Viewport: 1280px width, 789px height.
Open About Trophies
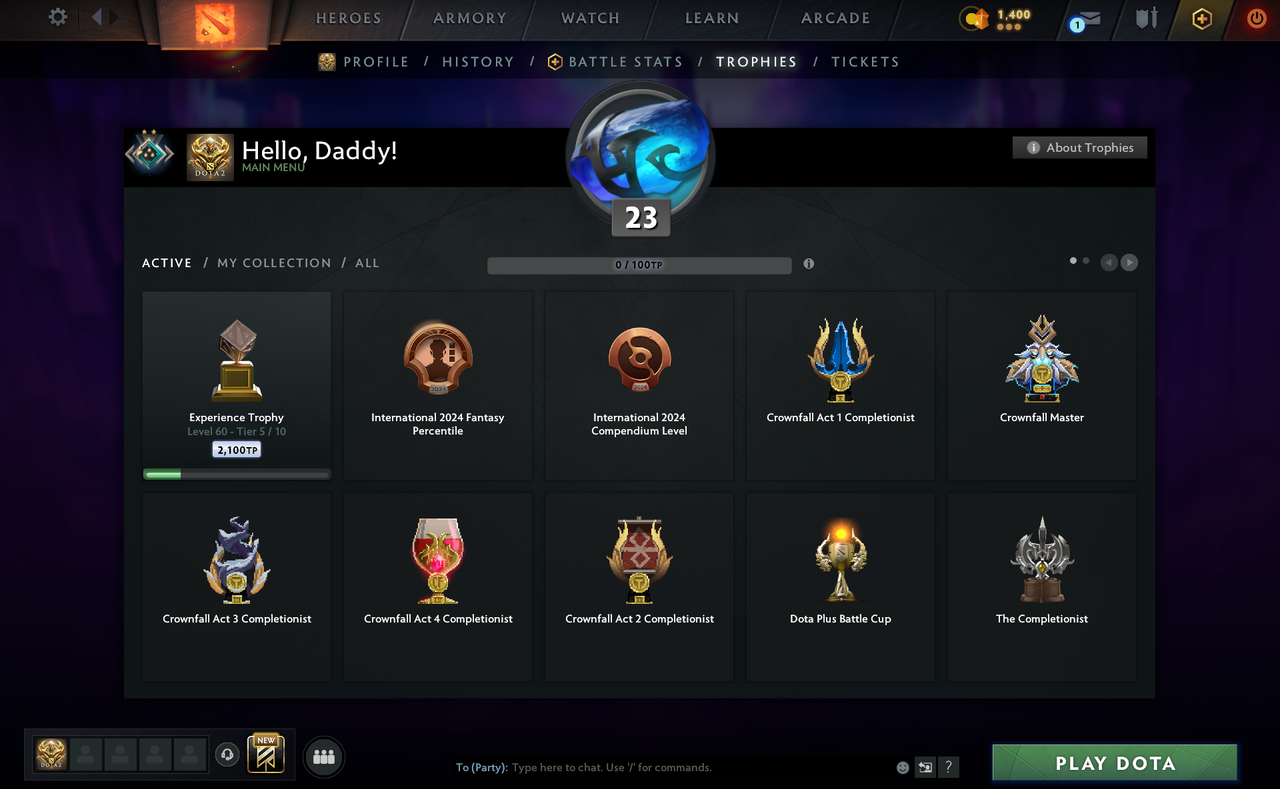pyautogui.click(x=1080, y=147)
